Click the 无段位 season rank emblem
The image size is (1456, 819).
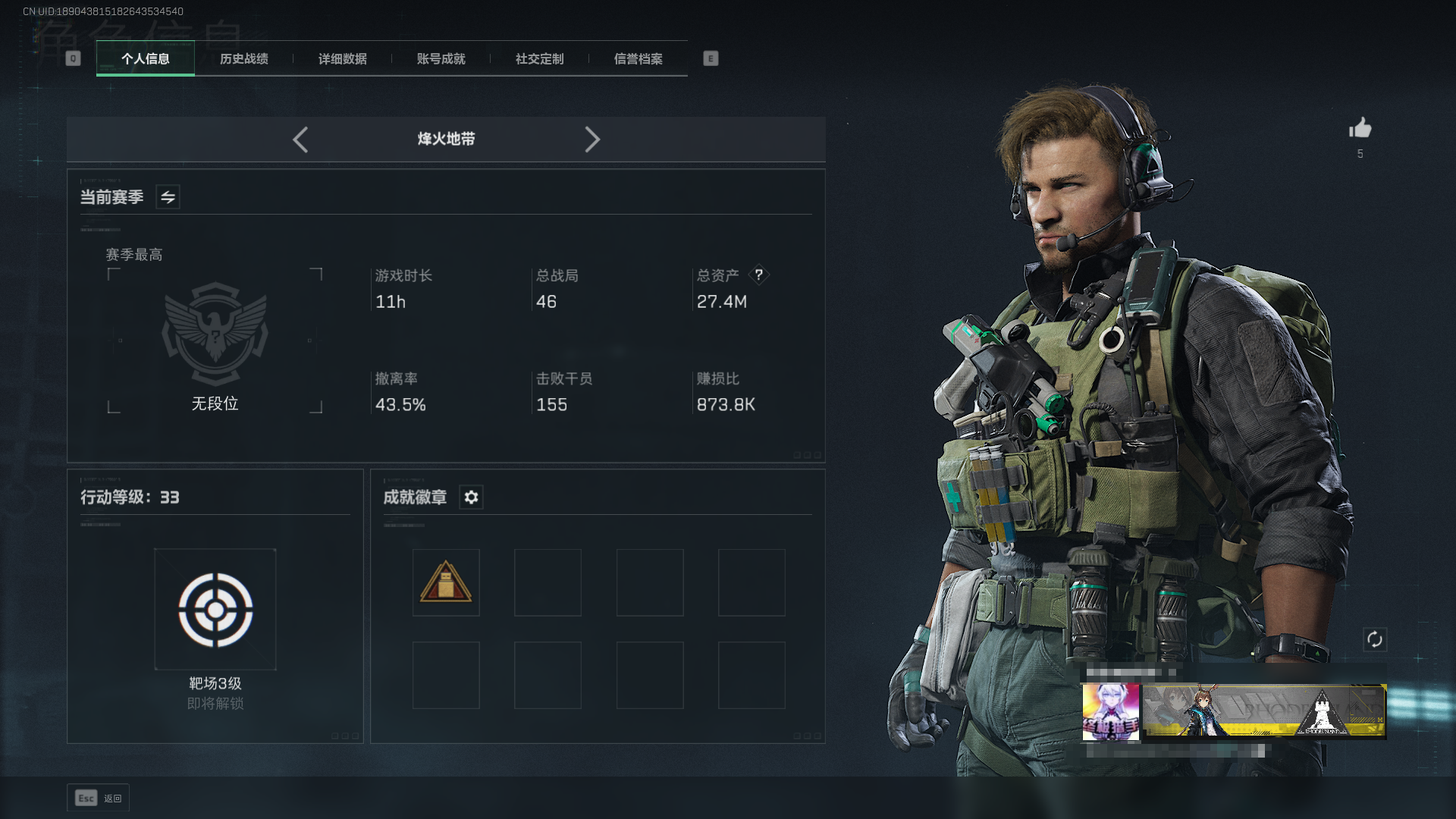[x=215, y=334]
